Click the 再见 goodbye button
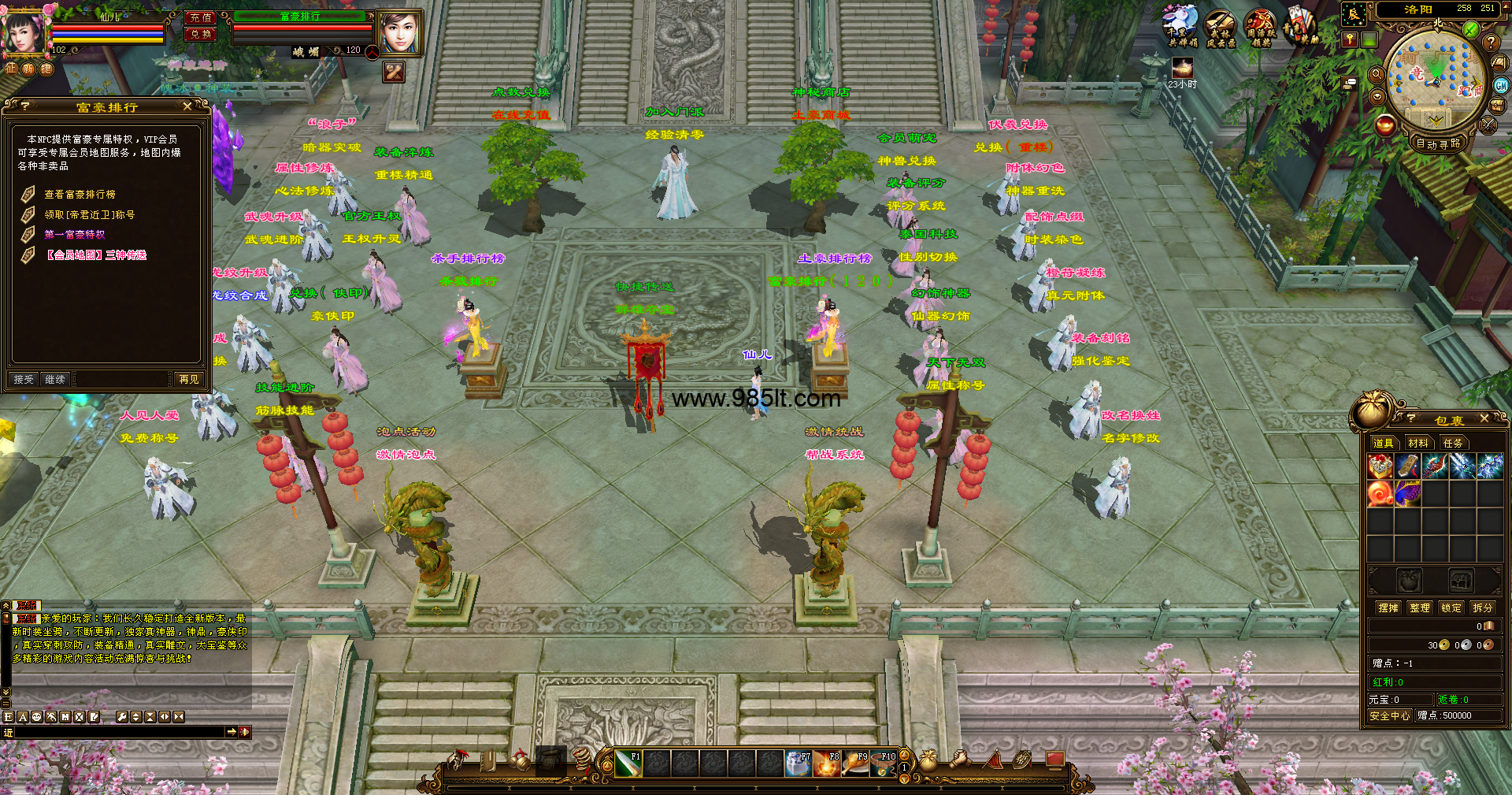The width and height of the screenshot is (1512, 795). click(x=189, y=380)
